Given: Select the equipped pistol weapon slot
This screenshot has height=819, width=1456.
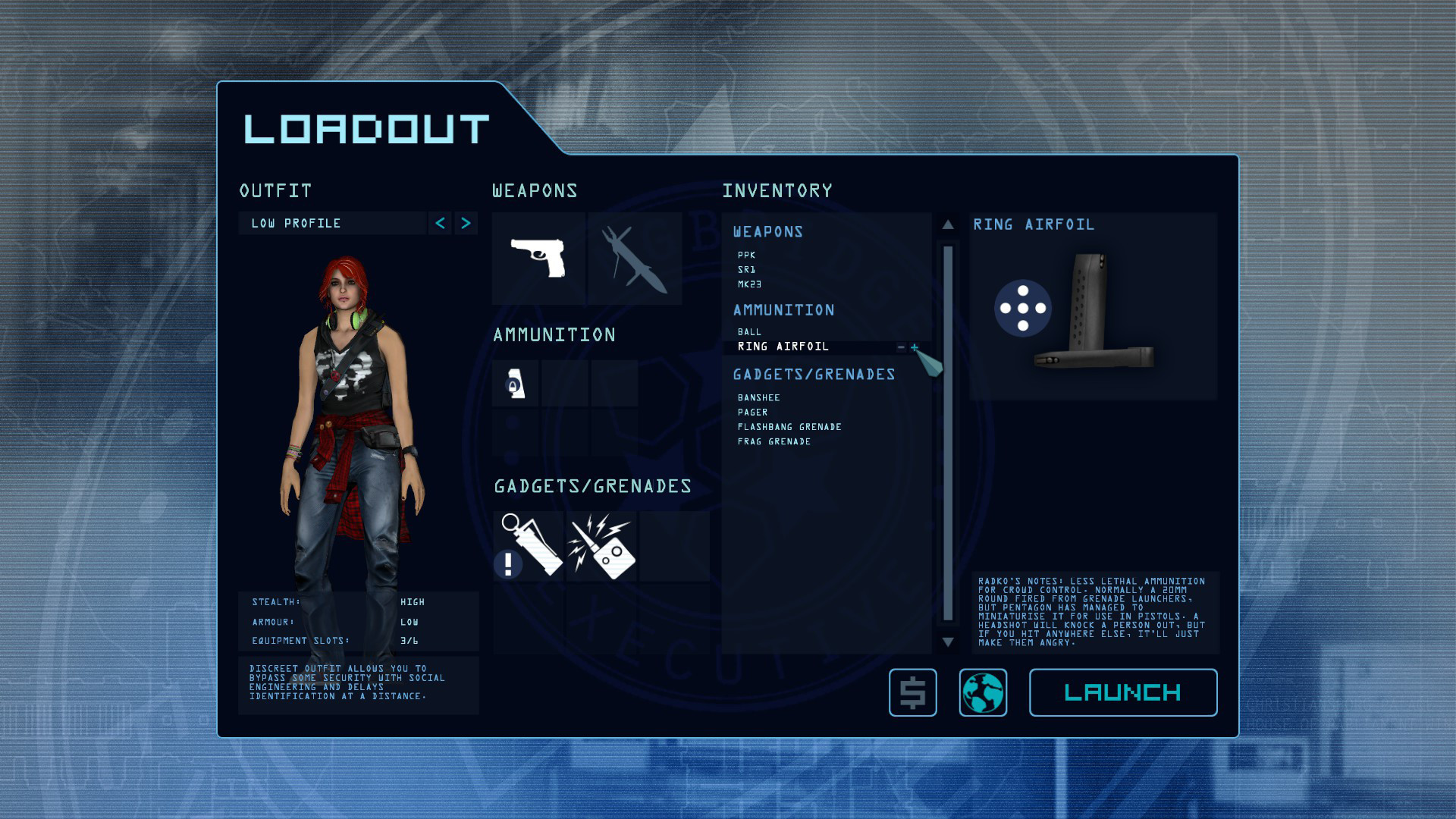Looking at the screenshot, I should pos(538,259).
